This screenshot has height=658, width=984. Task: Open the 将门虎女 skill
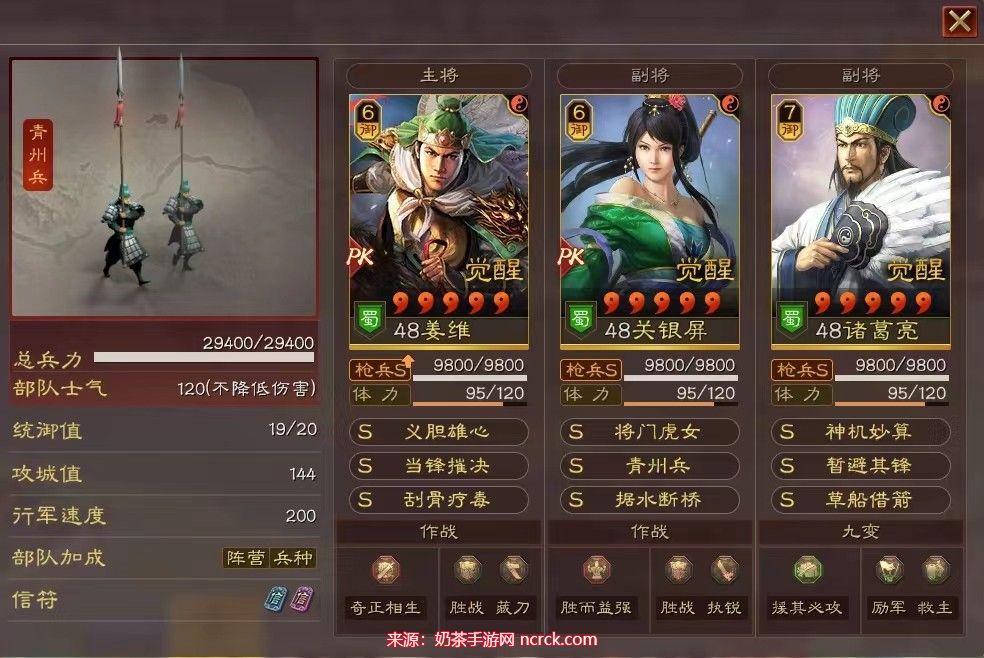650,432
